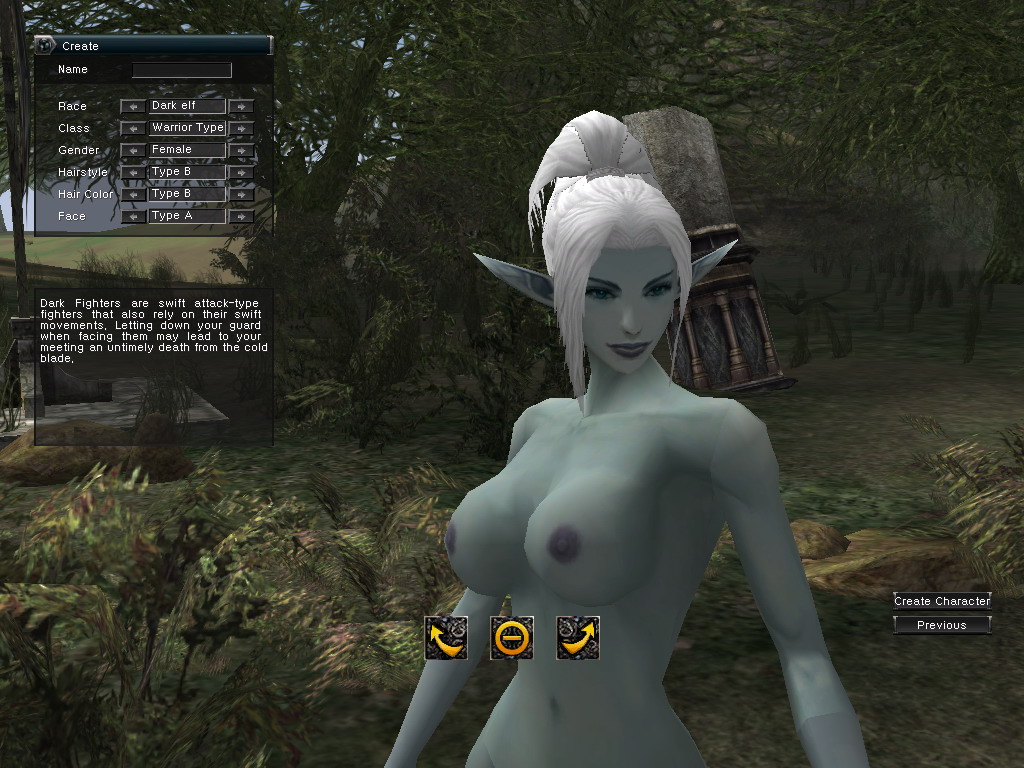Go back using the Previous button
Image resolution: width=1024 pixels, height=768 pixels.
click(x=942, y=625)
